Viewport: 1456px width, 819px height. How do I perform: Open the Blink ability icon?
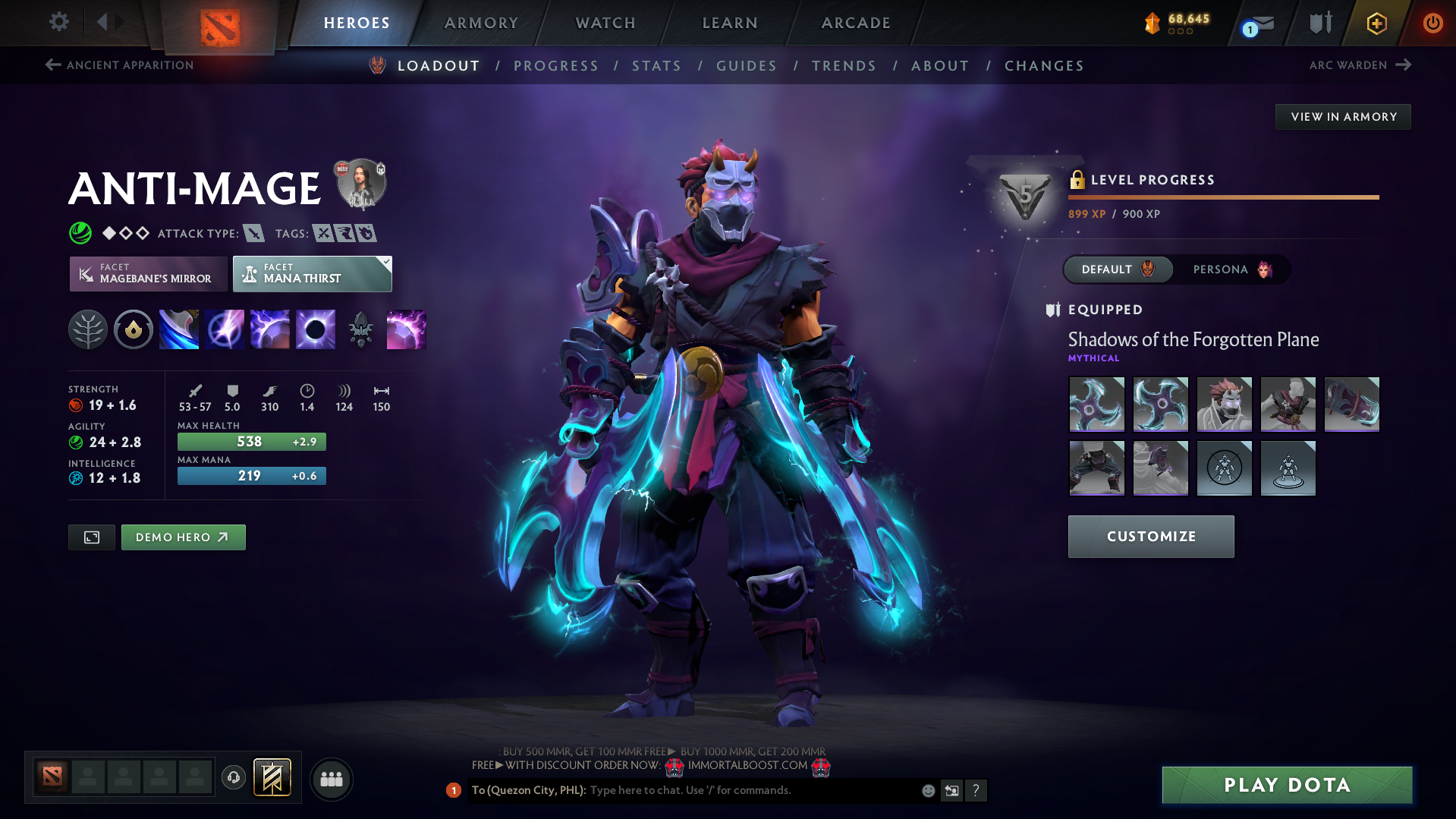tap(224, 329)
